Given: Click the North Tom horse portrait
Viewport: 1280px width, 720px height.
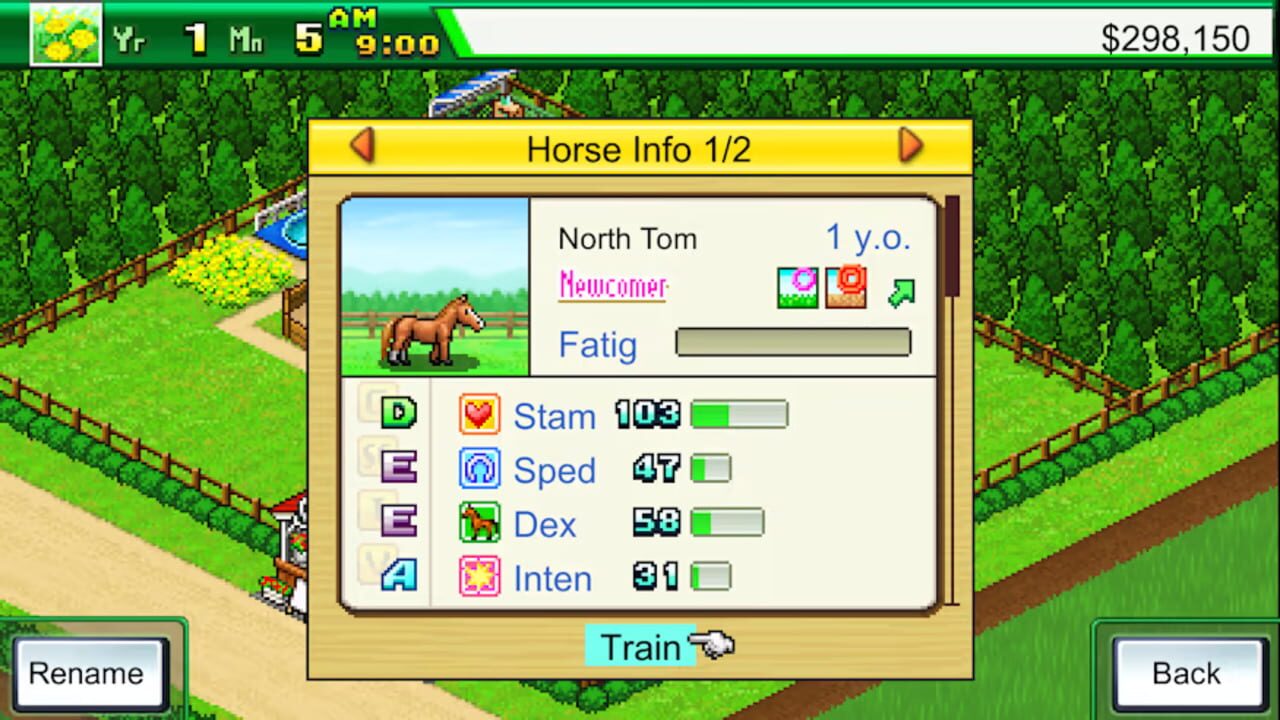Looking at the screenshot, I should [x=434, y=286].
